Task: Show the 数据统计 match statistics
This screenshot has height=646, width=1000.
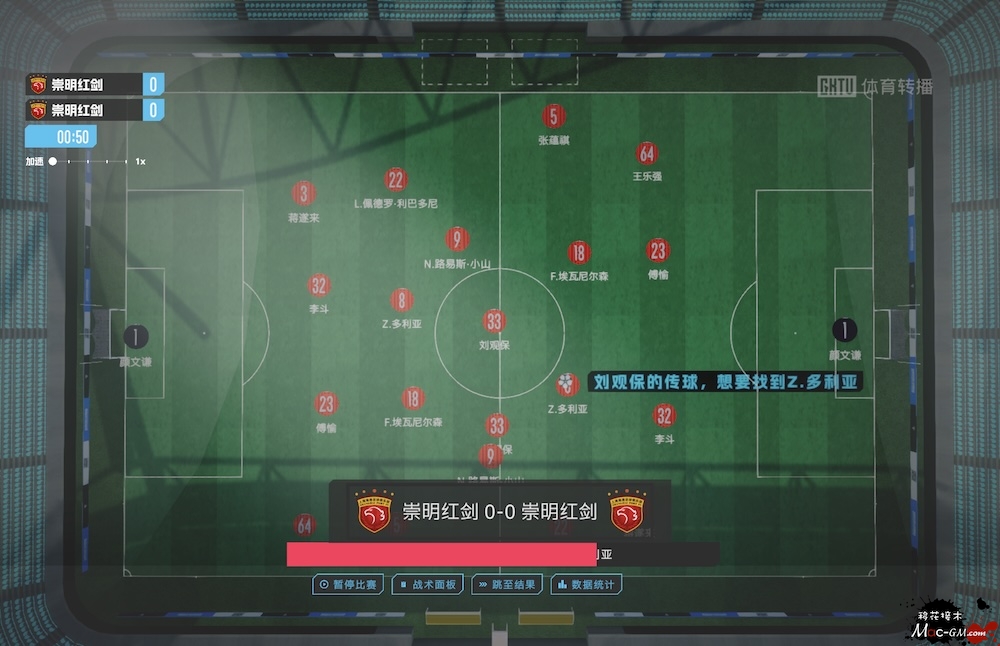Action: tap(587, 584)
